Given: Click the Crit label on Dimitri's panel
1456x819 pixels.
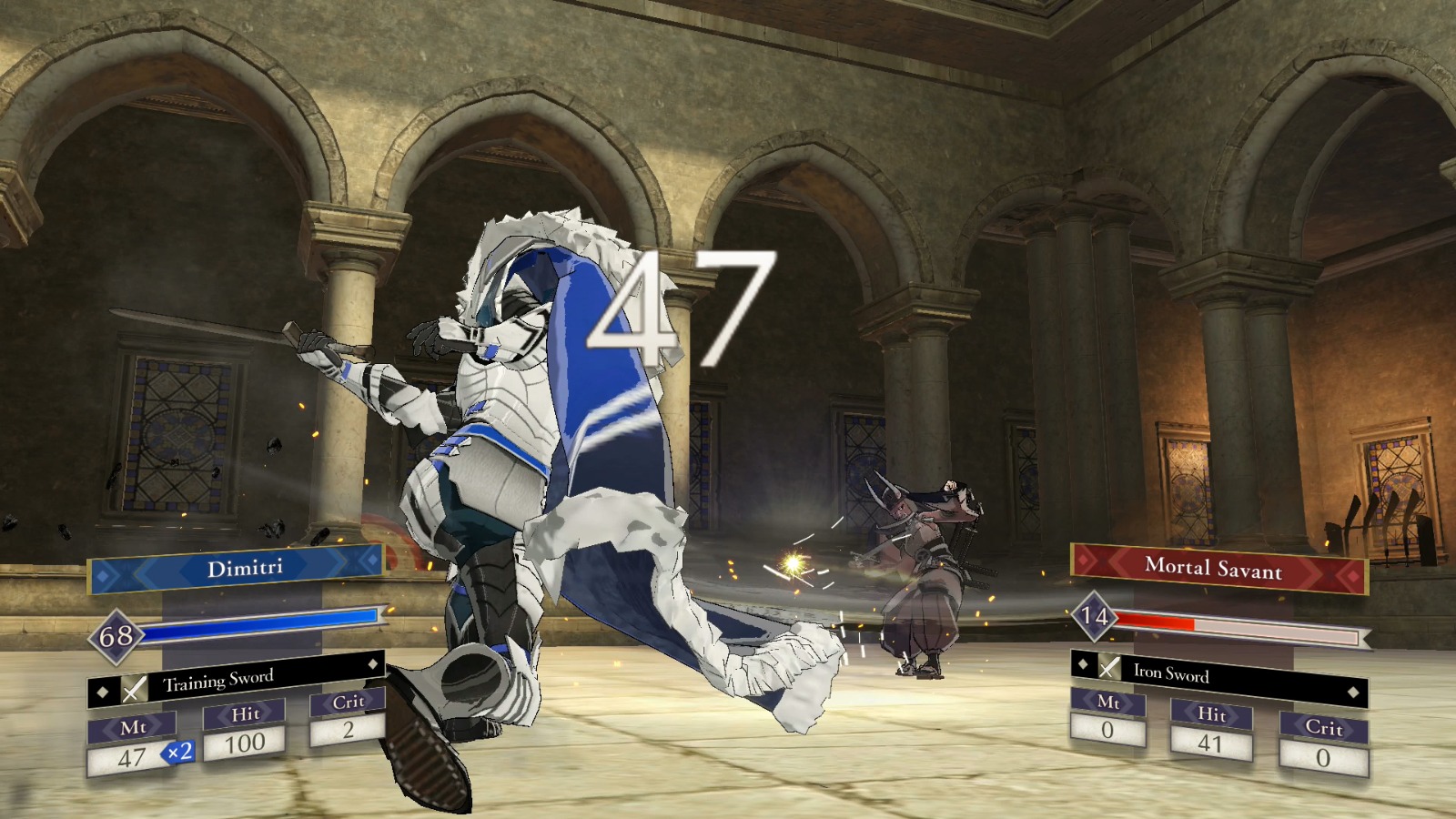Looking at the screenshot, I should [x=349, y=703].
